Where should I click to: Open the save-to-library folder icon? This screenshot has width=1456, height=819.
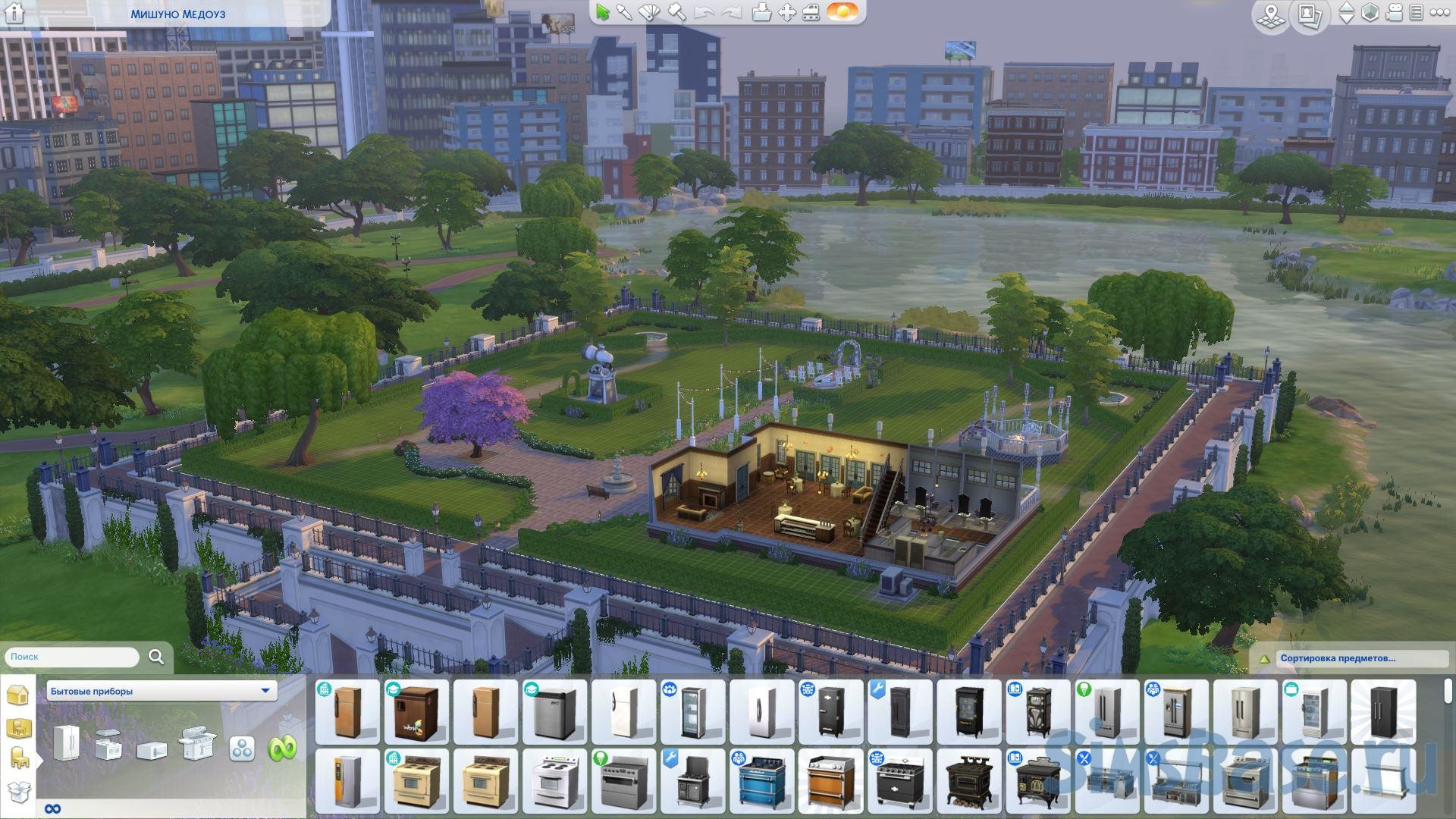(761, 12)
